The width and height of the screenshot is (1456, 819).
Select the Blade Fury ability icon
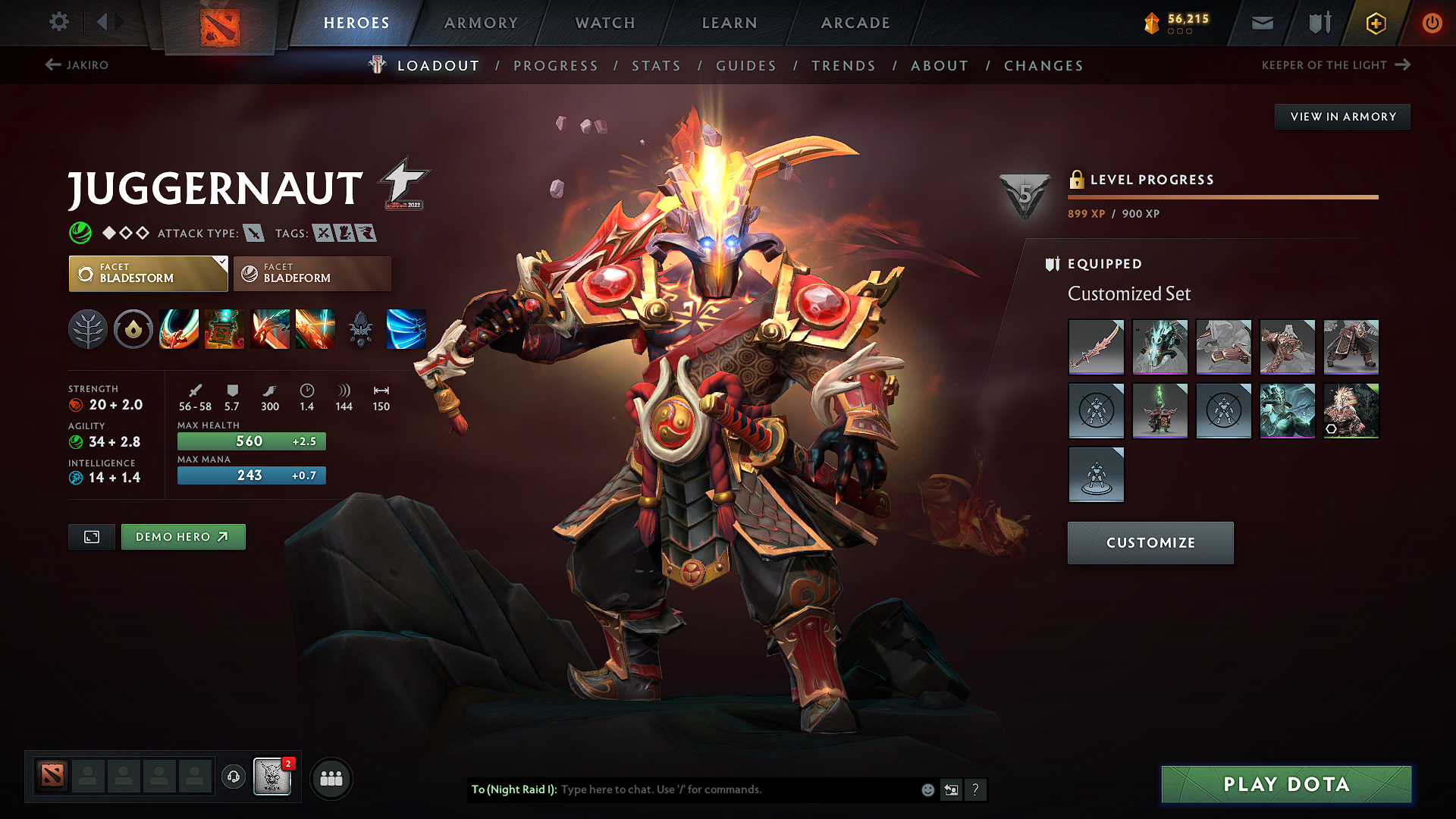(179, 329)
